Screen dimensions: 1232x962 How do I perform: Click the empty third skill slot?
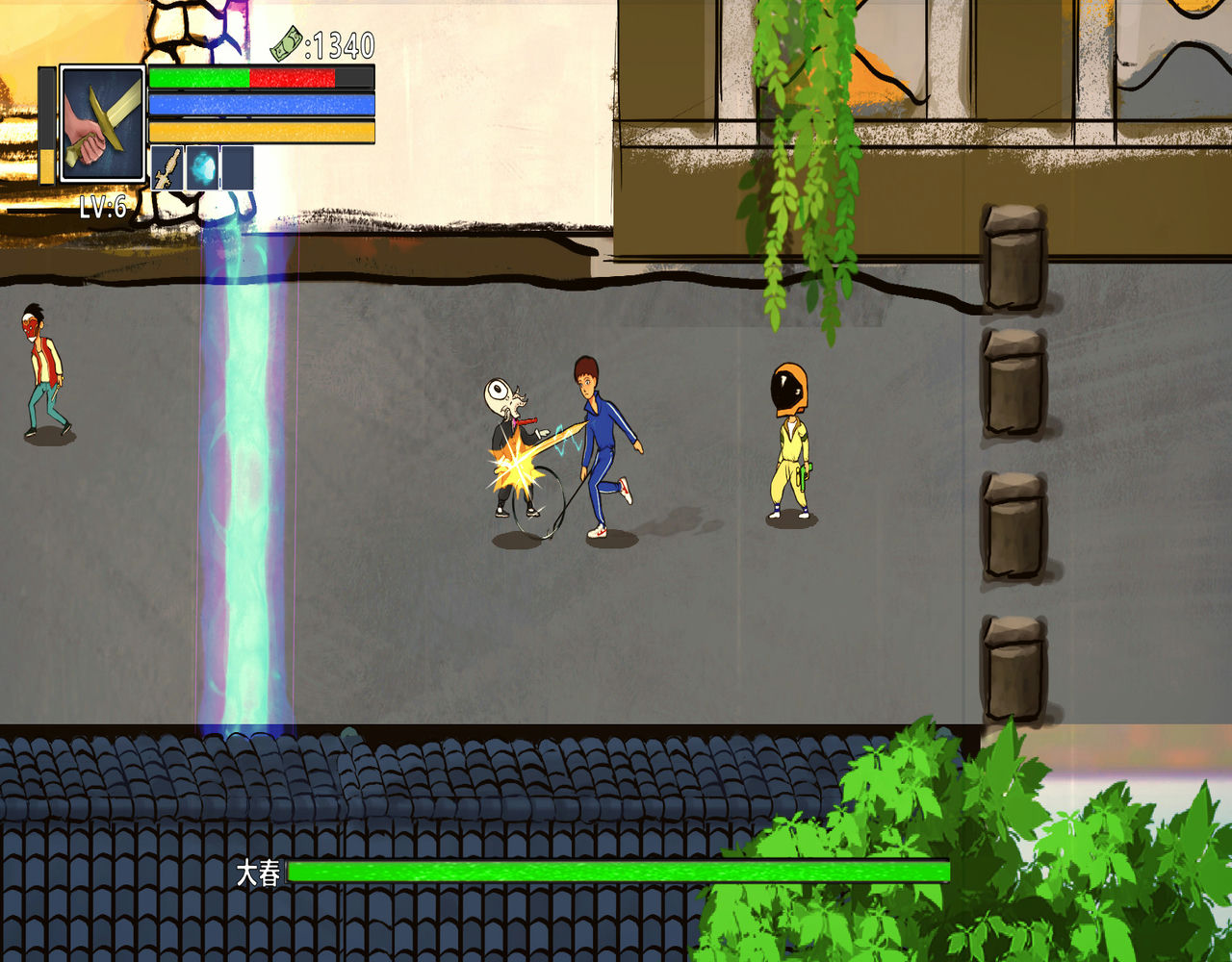(x=238, y=168)
